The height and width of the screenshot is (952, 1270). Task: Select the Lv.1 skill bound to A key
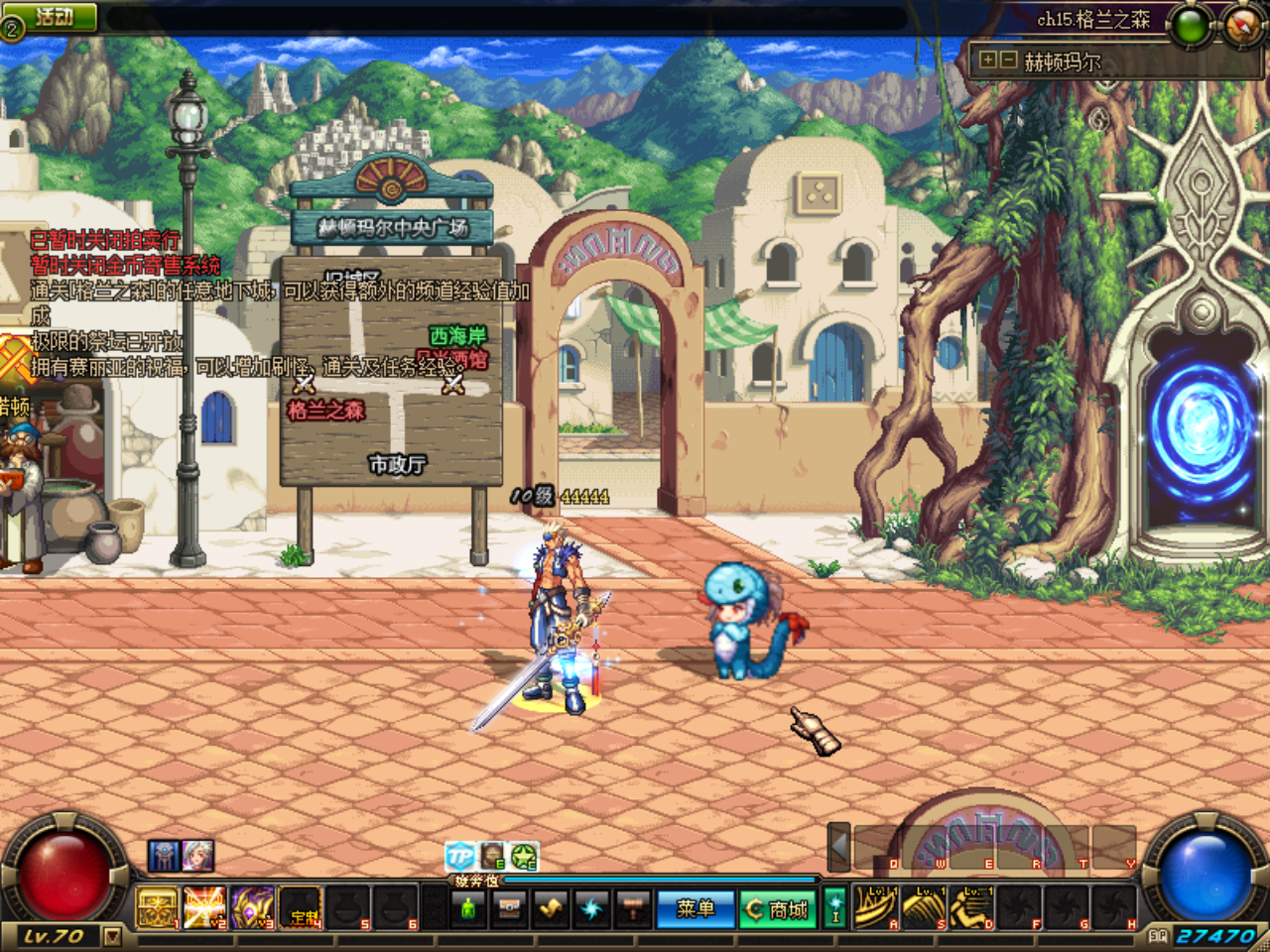coord(876,907)
